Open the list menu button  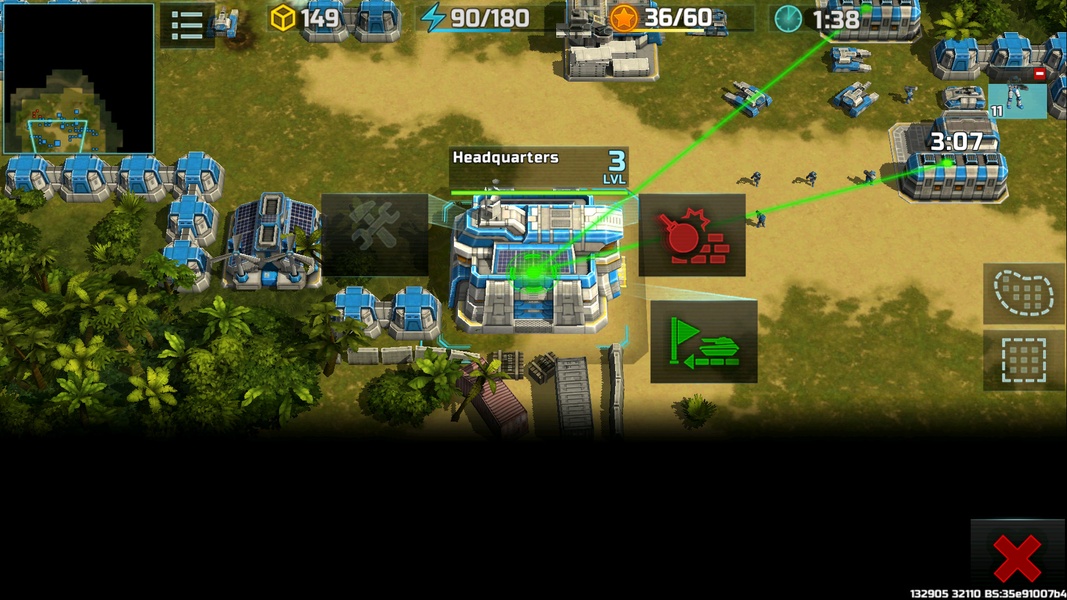pyautogui.click(x=187, y=26)
